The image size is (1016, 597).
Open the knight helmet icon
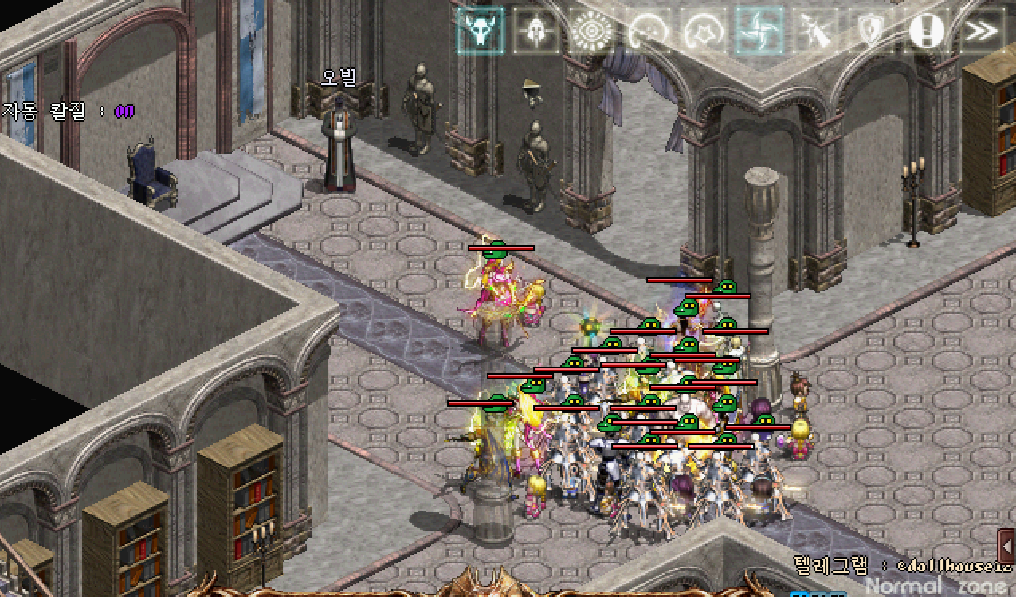click(x=536, y=31)
